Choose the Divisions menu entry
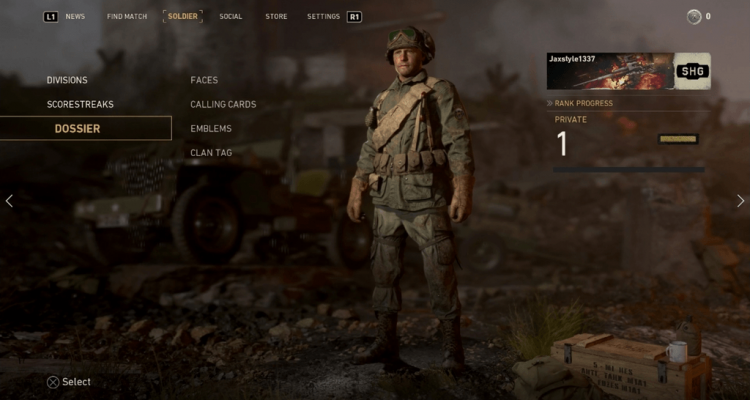 click(x=67, y=80)
